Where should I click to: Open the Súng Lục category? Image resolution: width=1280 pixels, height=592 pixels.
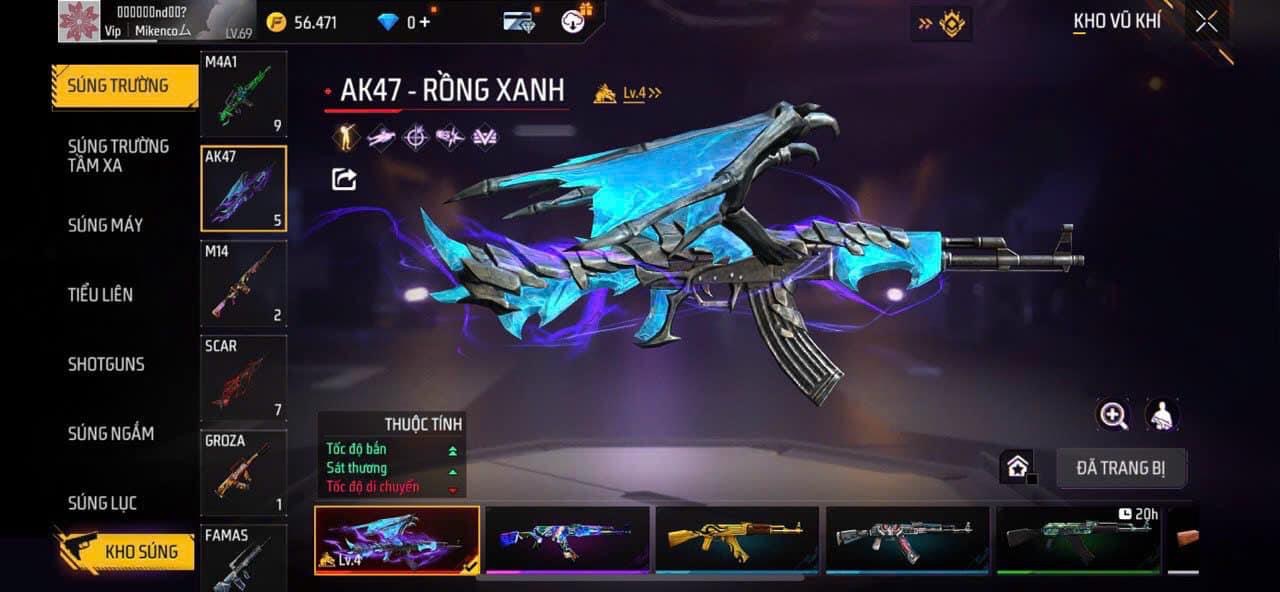pos(102,503)
